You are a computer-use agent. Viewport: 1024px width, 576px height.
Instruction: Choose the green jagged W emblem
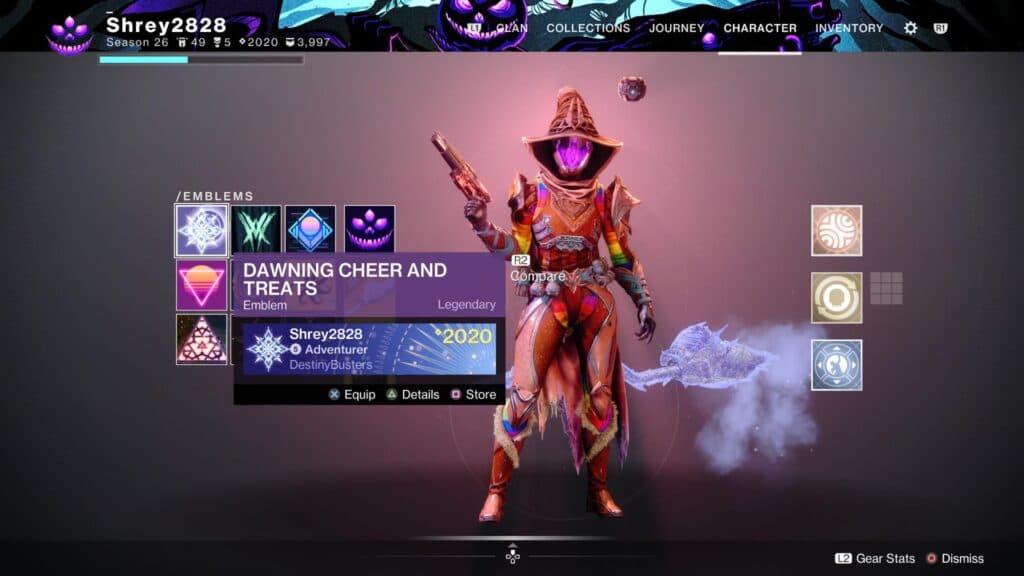click(x=257, y=230)
